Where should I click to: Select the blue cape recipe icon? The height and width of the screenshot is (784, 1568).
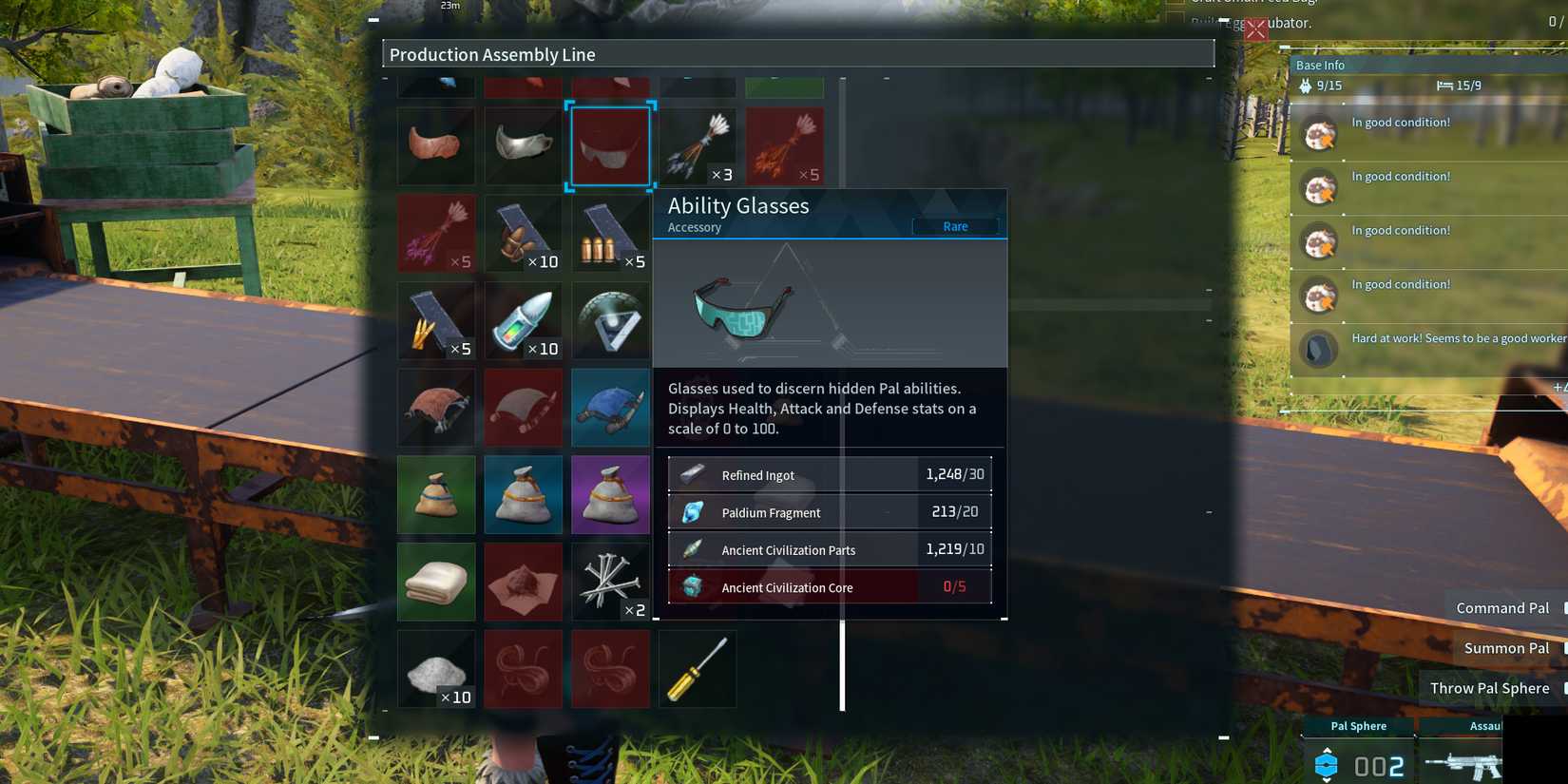[x=611, y=408]
